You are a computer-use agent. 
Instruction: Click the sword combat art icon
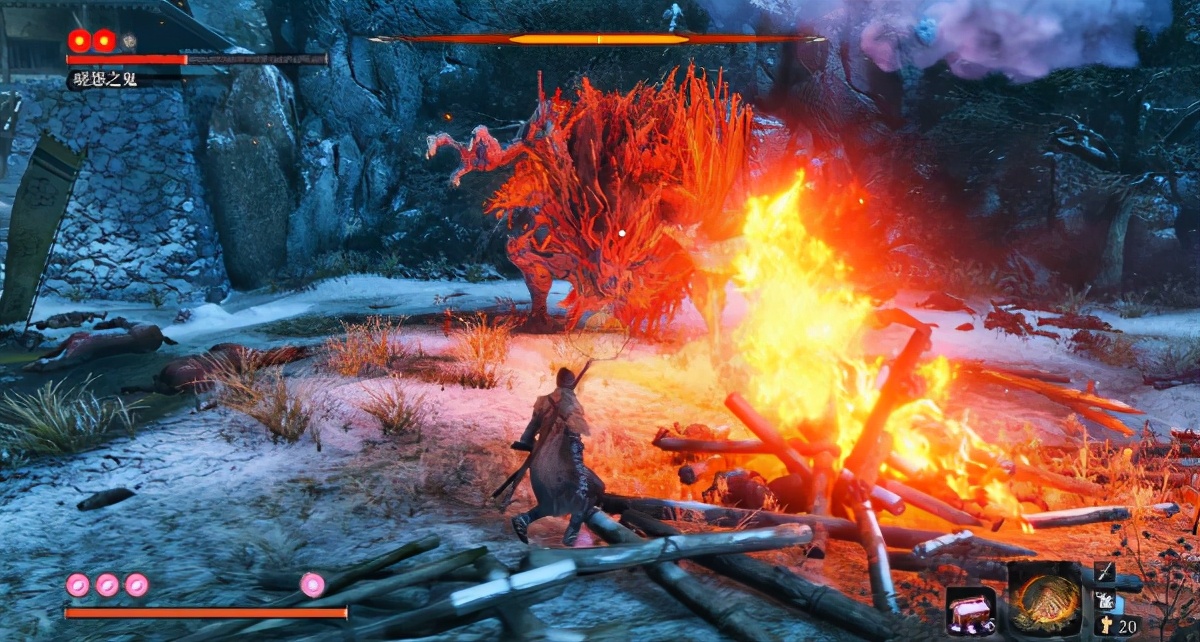(1105, 573)
